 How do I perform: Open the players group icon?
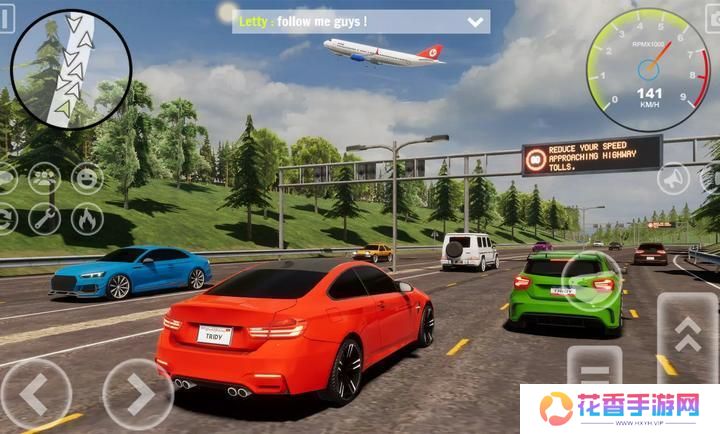[x=44, y=179]
